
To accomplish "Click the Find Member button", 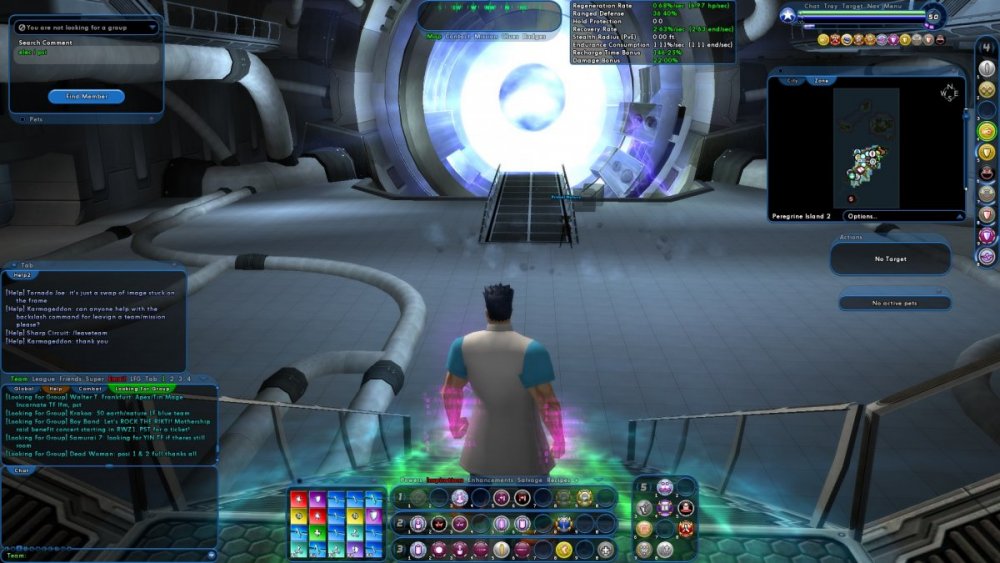I will coord(86,96).
